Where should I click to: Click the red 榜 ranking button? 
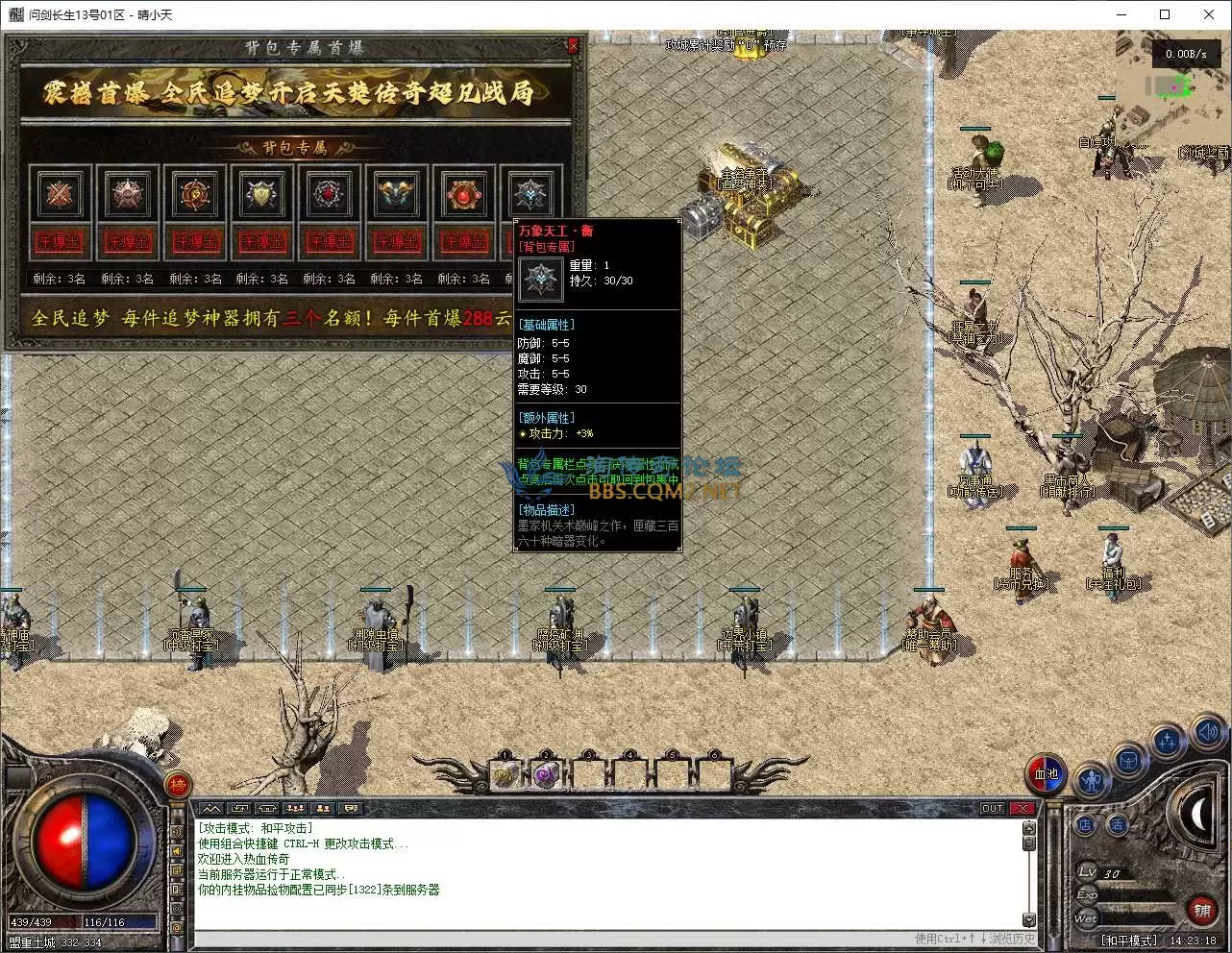coord(177,785)
